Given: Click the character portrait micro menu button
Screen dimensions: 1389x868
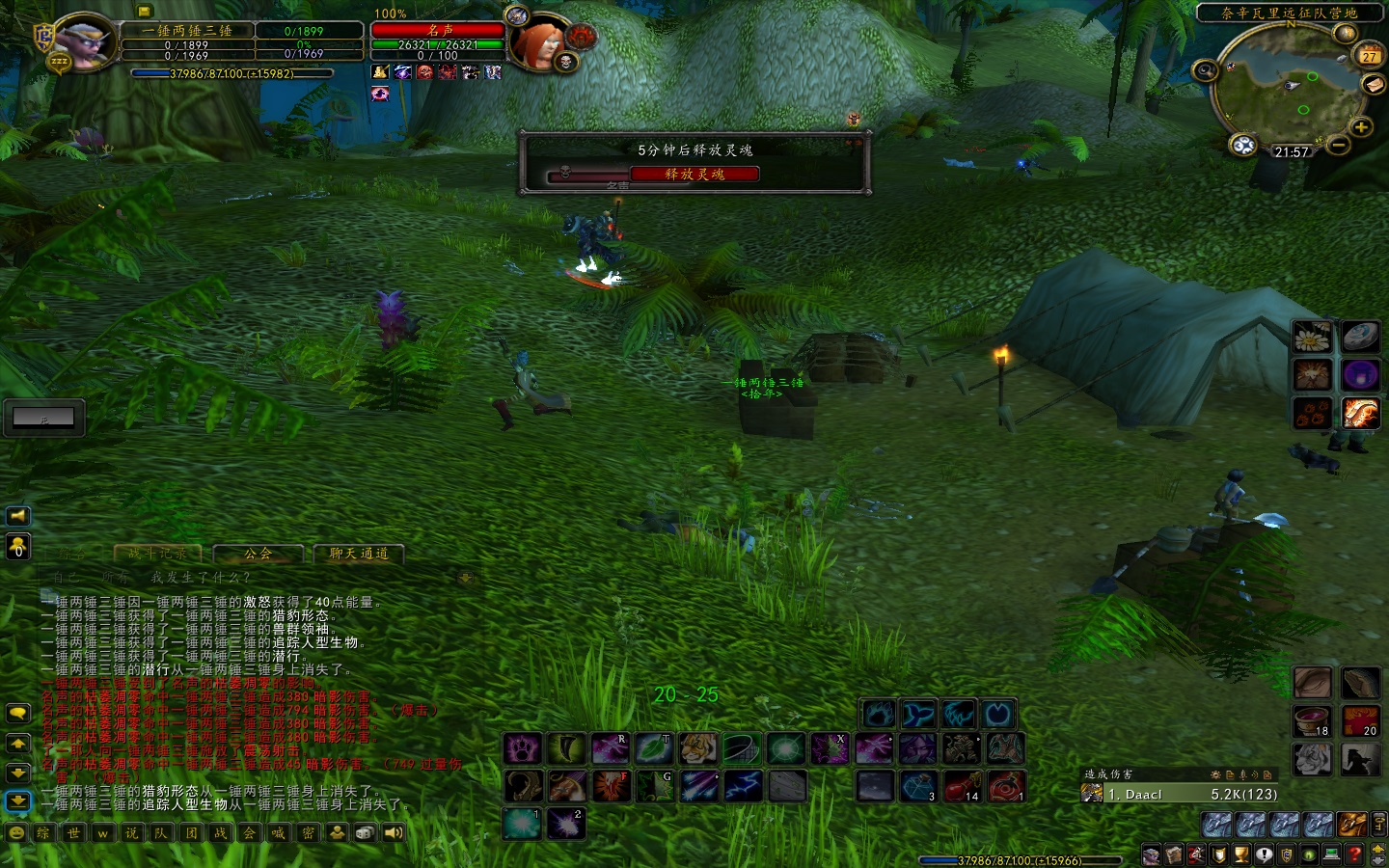Looking at the screenshot, I should 1151,854.
